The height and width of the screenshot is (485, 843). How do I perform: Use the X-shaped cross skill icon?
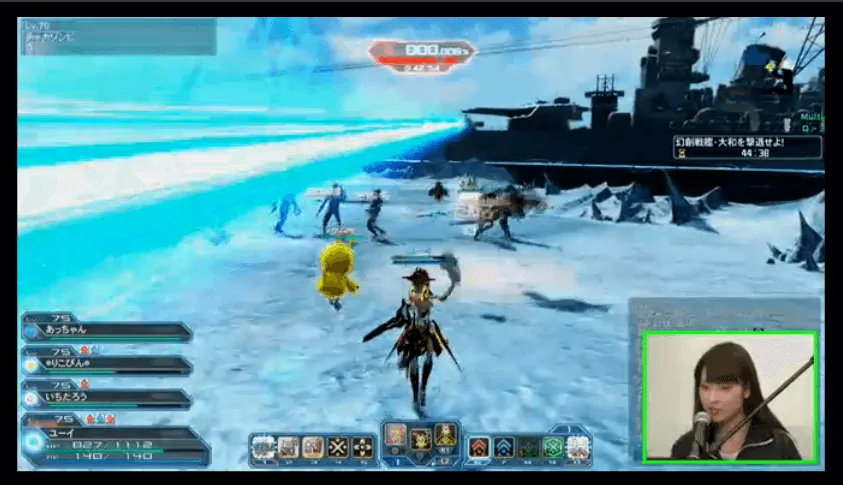point(338,446)
